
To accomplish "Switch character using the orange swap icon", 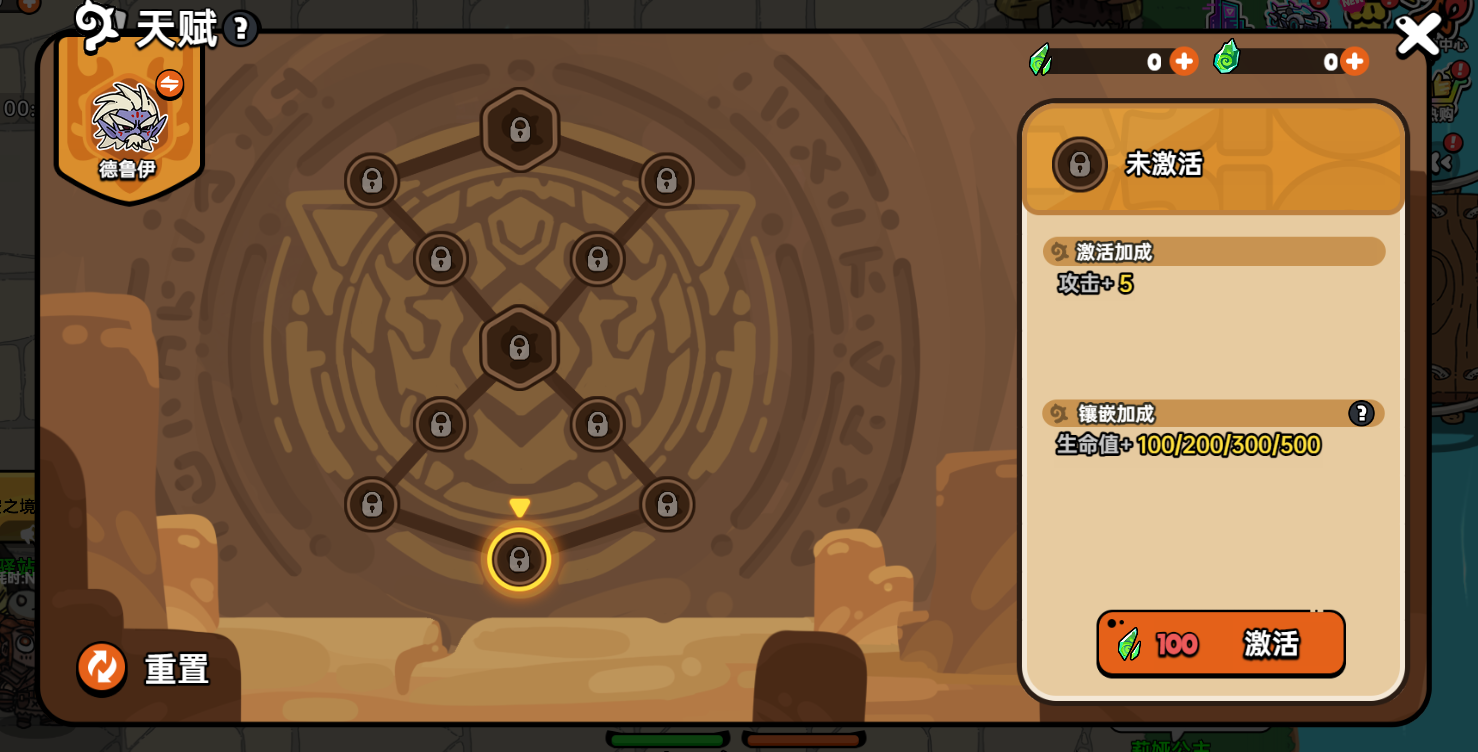I will click(170, 84).
